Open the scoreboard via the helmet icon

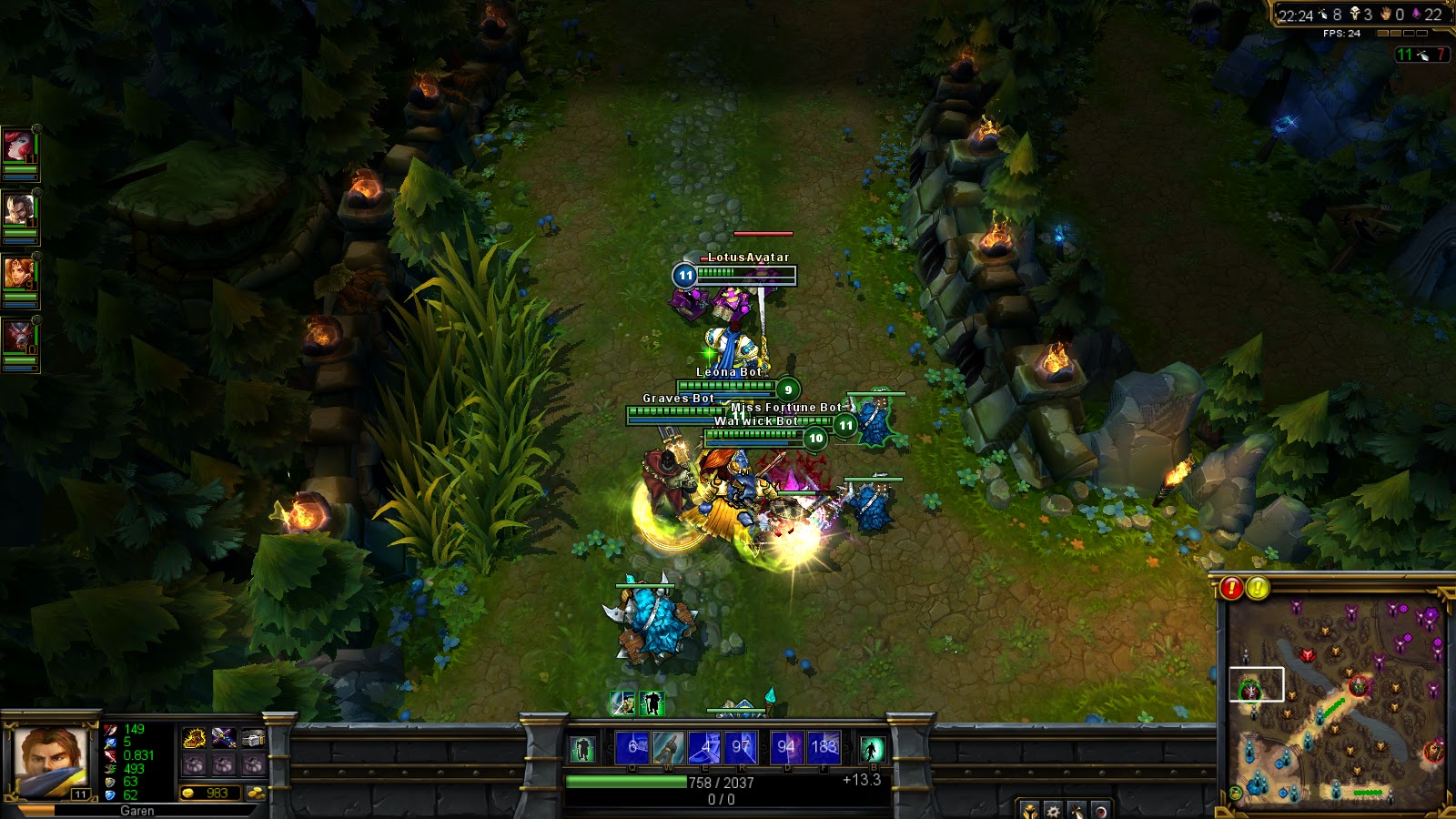[1030, 811]
